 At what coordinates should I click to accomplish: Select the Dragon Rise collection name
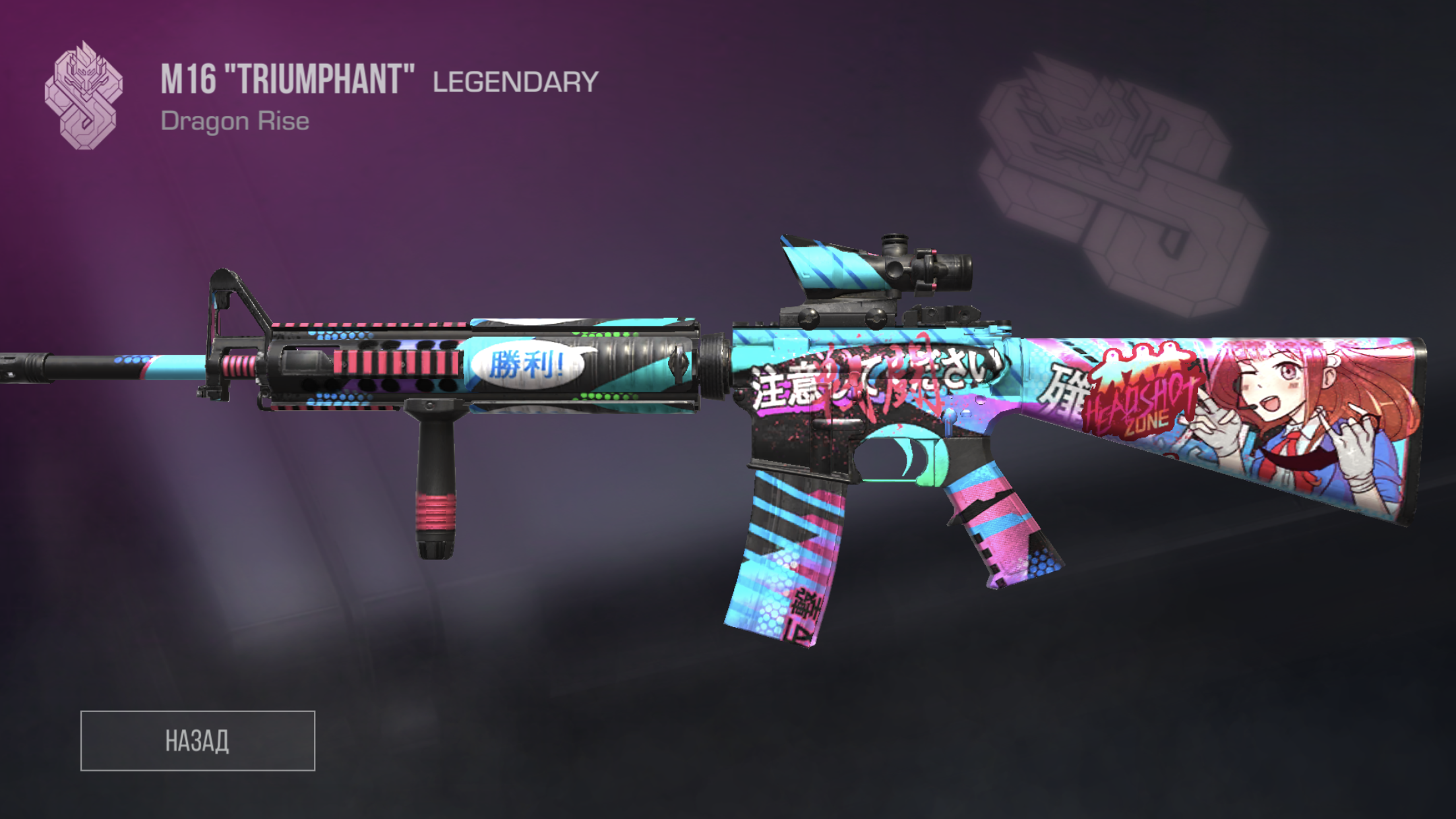[234, 119]
